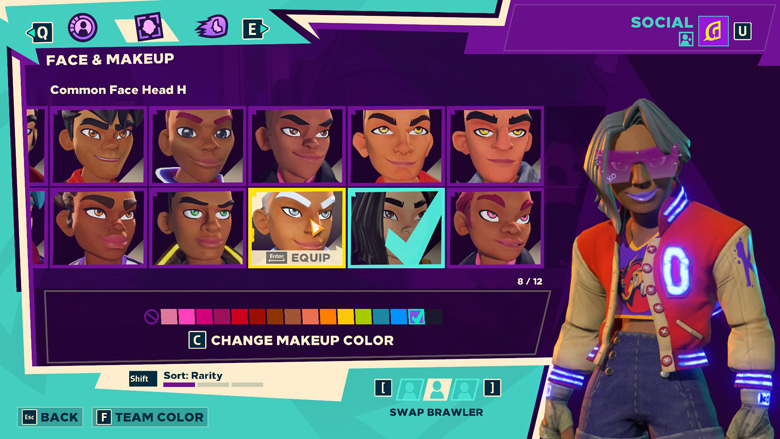Select the highlighted middle brawler silhouette
The width and height of the screenshot is (780, 439).
pyautogui.click(x=437, y=388)
